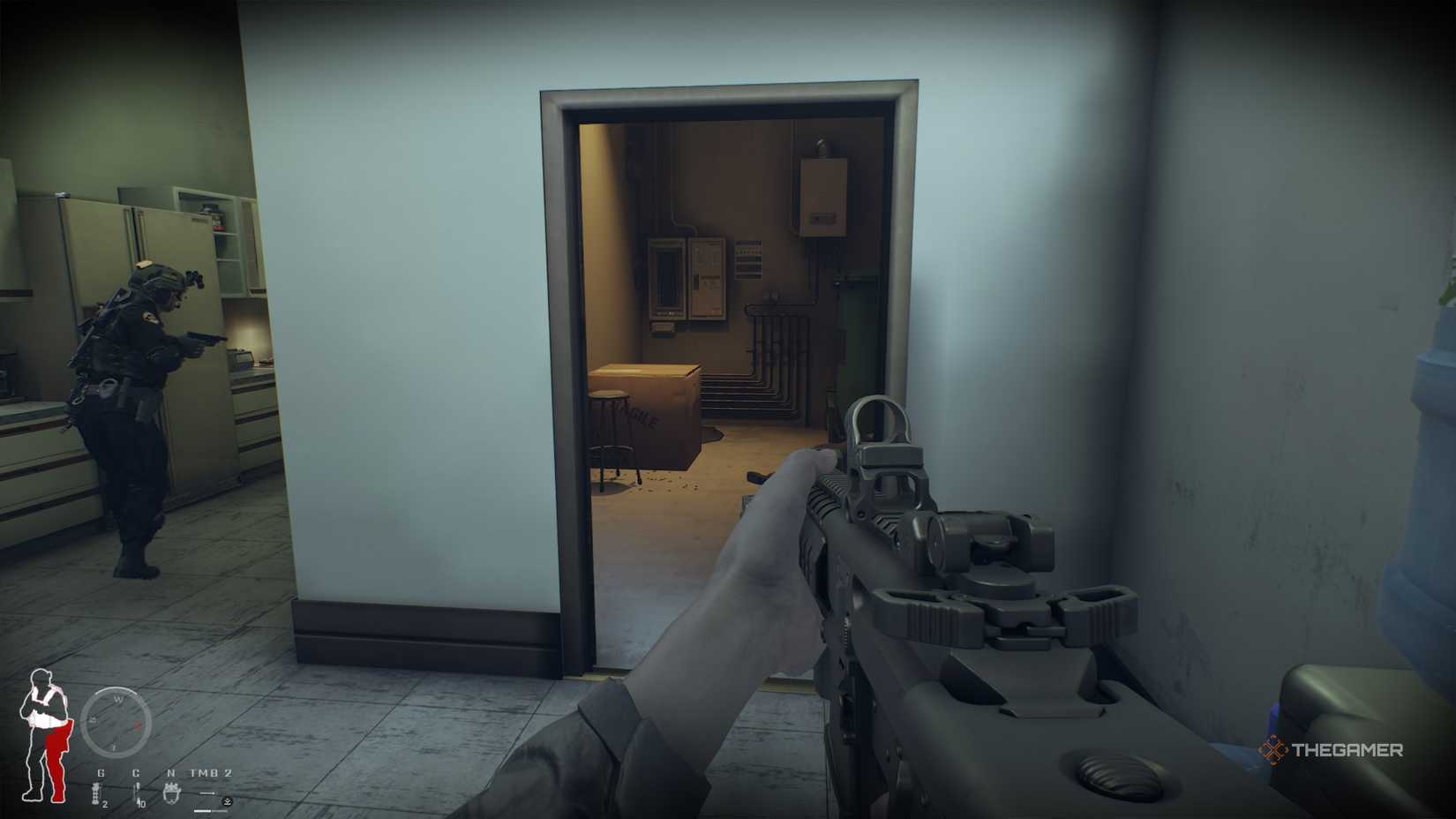Select the TMB 2 ammo label
Viewport: 1456px width, 819px height.
(211, 773)
